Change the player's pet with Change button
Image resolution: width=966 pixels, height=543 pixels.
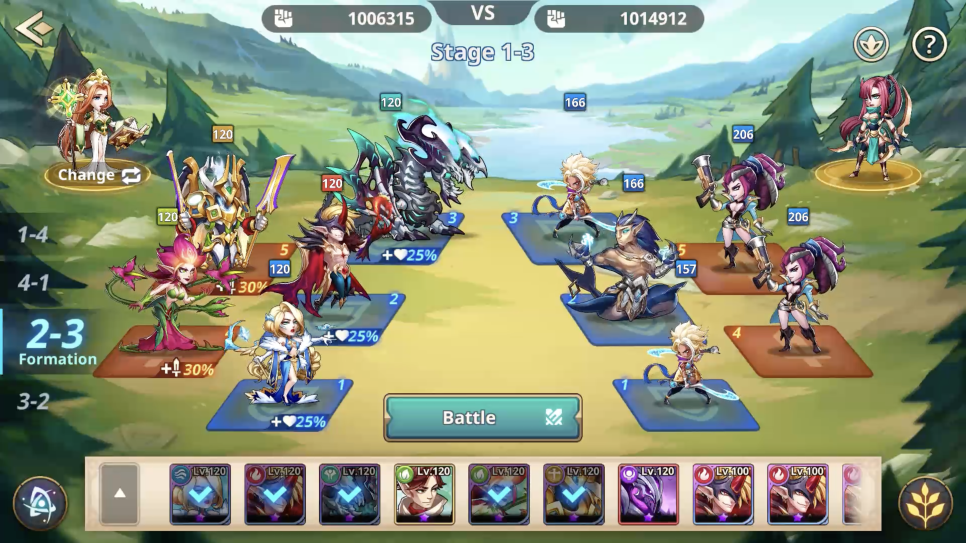tap(98, 175)
